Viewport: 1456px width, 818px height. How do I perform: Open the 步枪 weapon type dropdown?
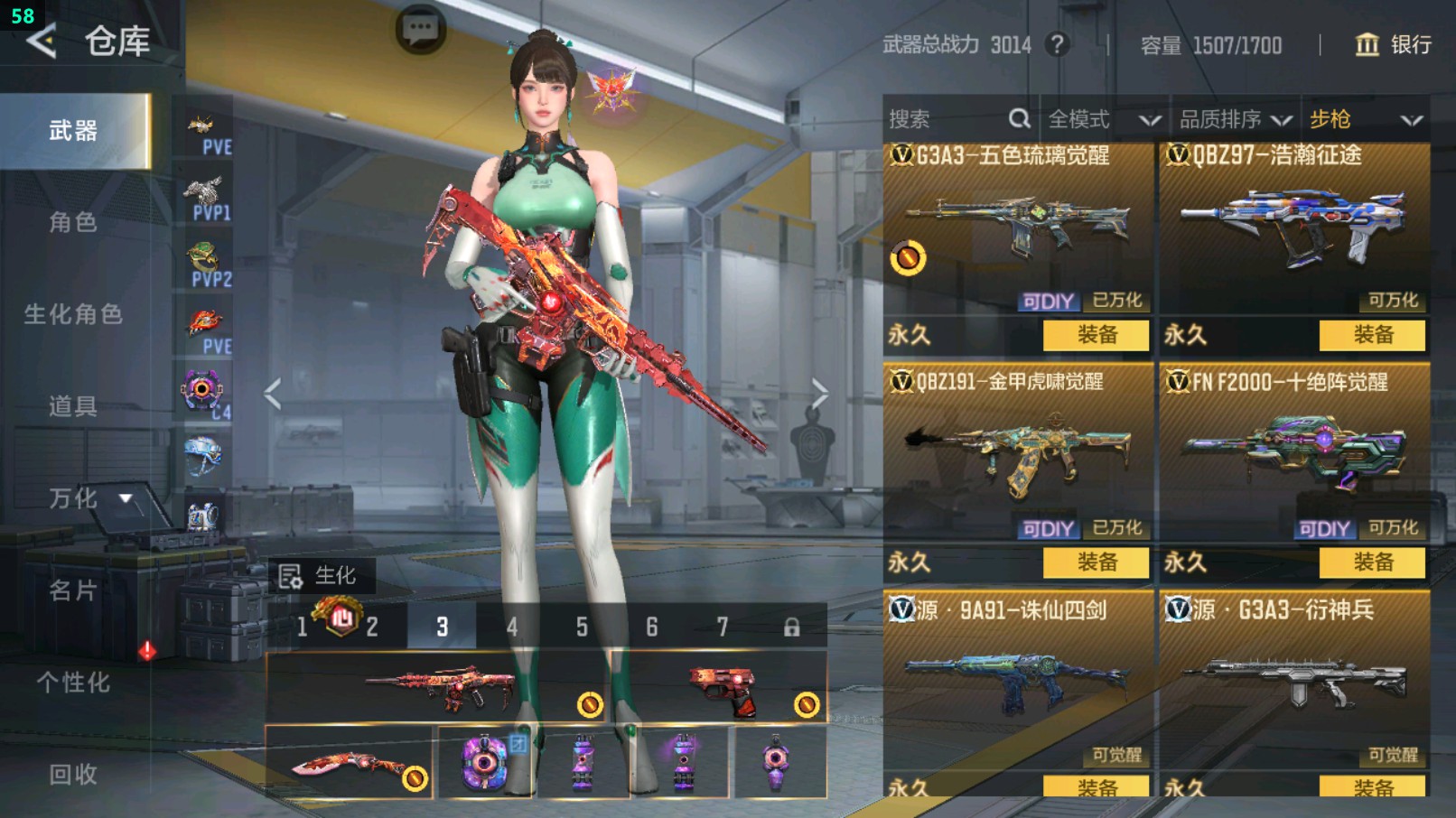coord(1365,119)
